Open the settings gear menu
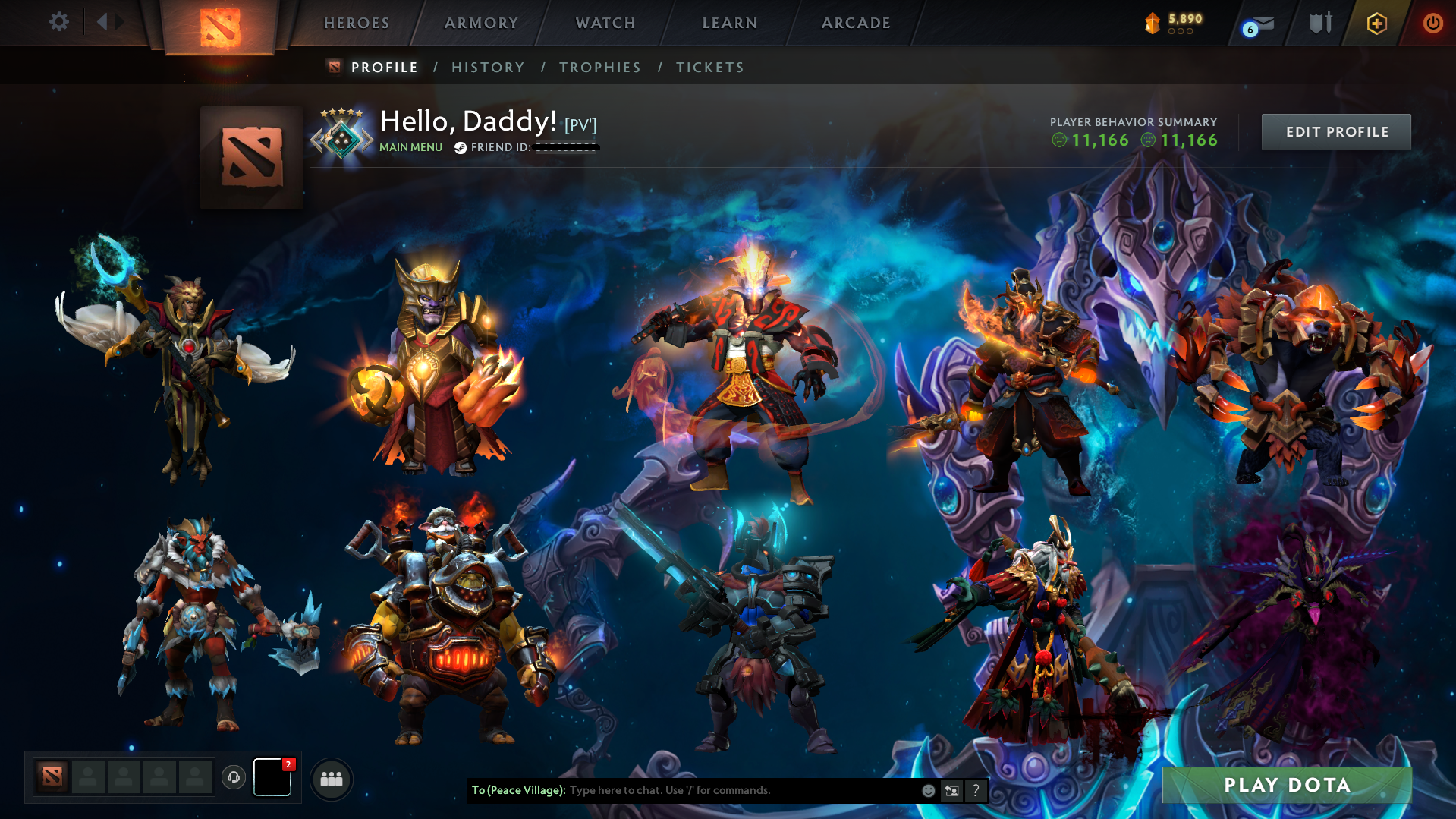Screen dimensions: 1456x819 pos(59,22)
